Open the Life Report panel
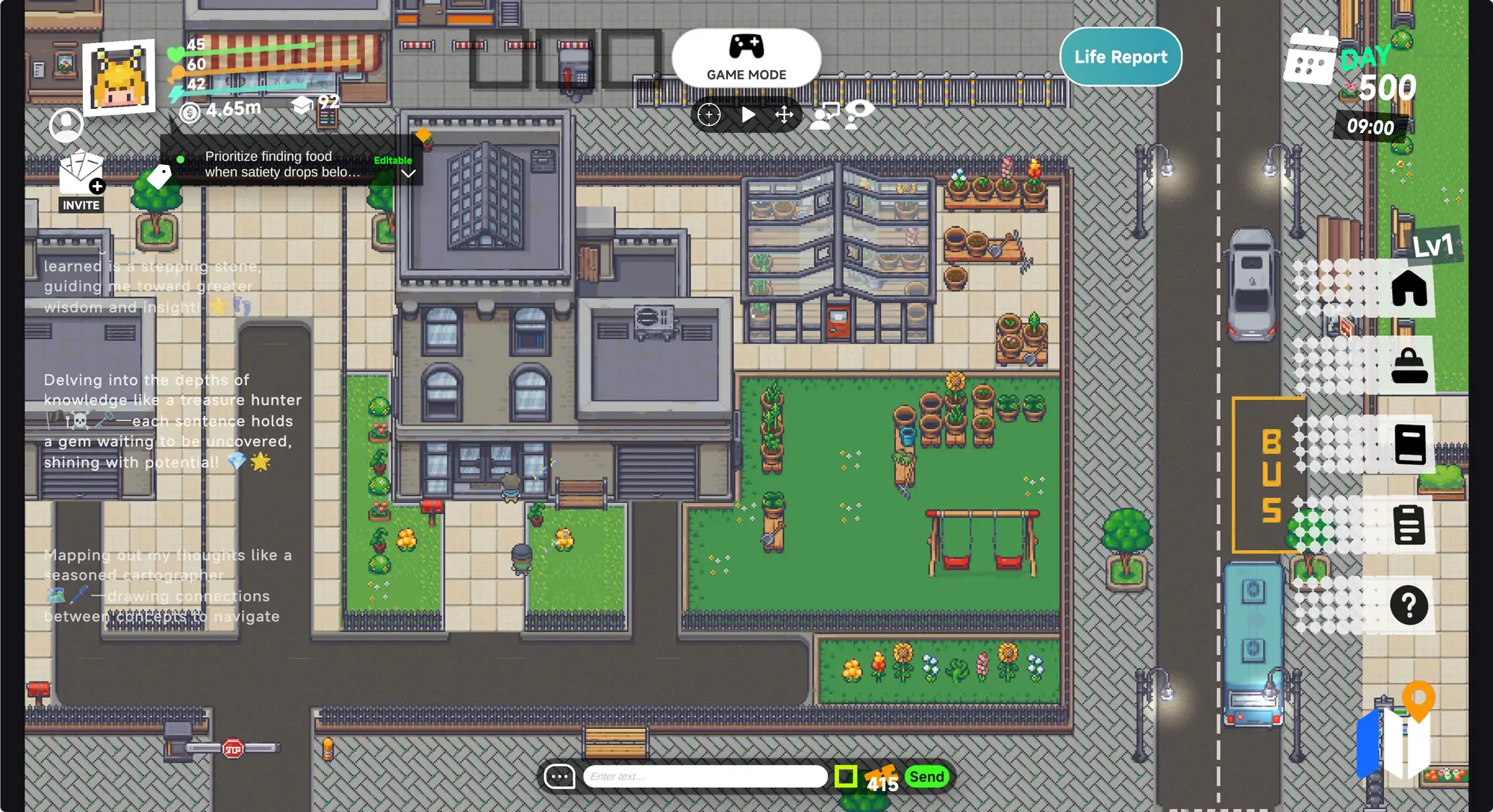1493x812 pixels. pos(1120,57)
